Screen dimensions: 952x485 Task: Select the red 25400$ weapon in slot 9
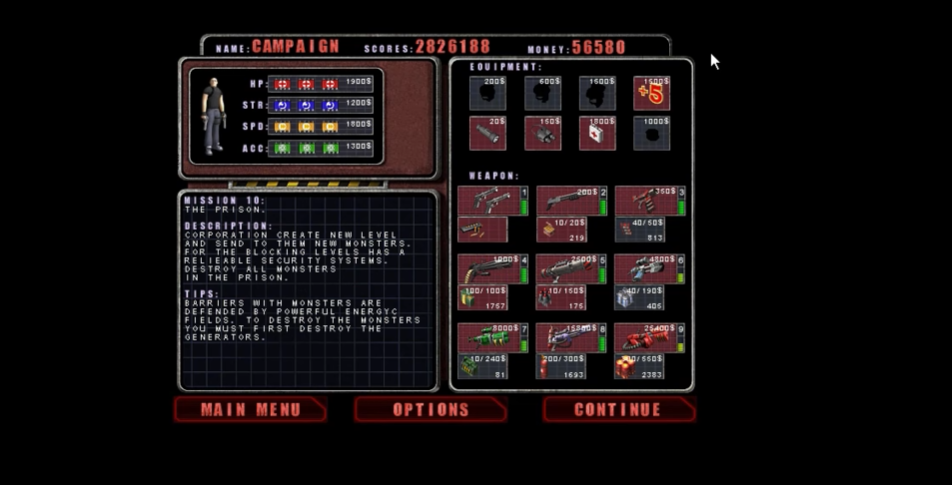click(x=646, y=337)
